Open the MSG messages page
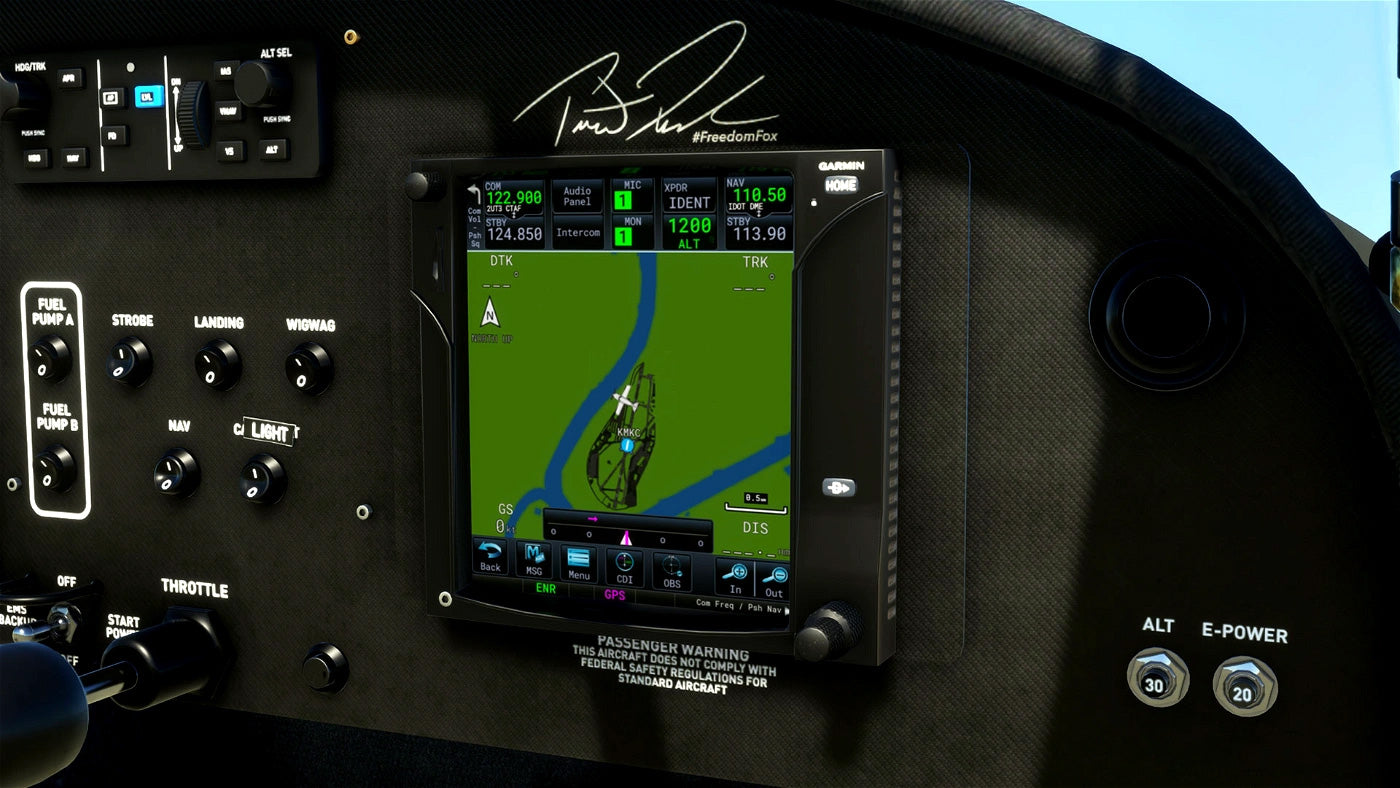Image resolution: width=1400 pixels, height=788 pixels. (x=534, y=560)
